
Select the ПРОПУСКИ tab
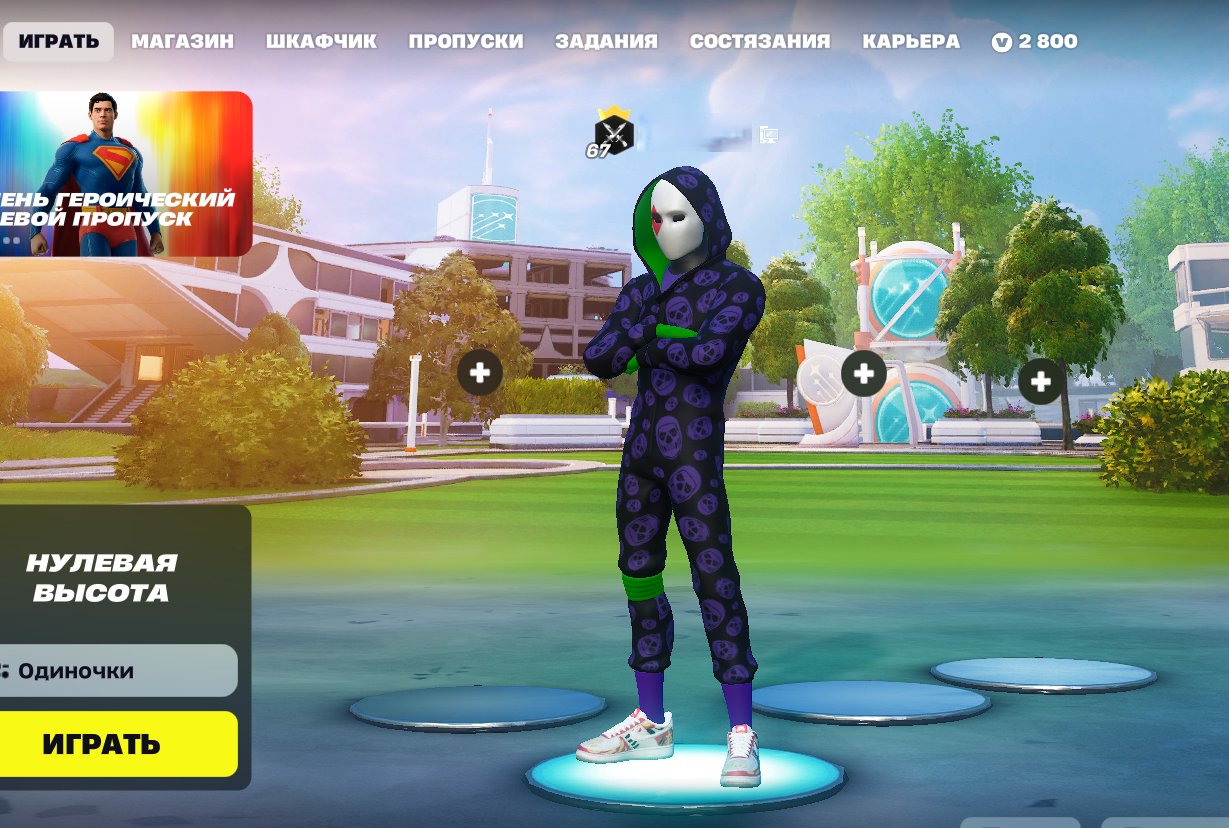465,42
